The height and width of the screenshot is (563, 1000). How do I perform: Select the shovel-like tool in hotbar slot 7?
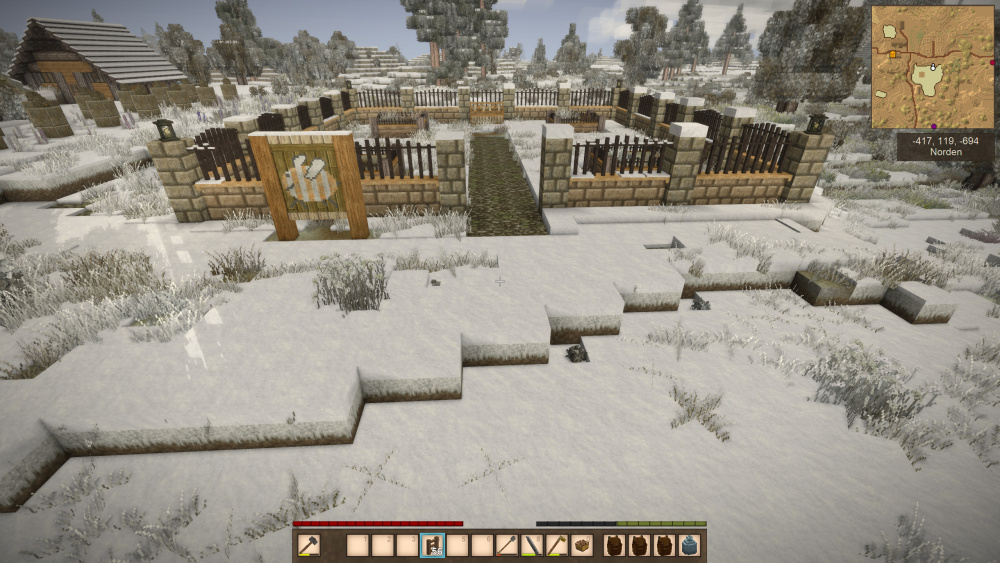pos(507,545)
